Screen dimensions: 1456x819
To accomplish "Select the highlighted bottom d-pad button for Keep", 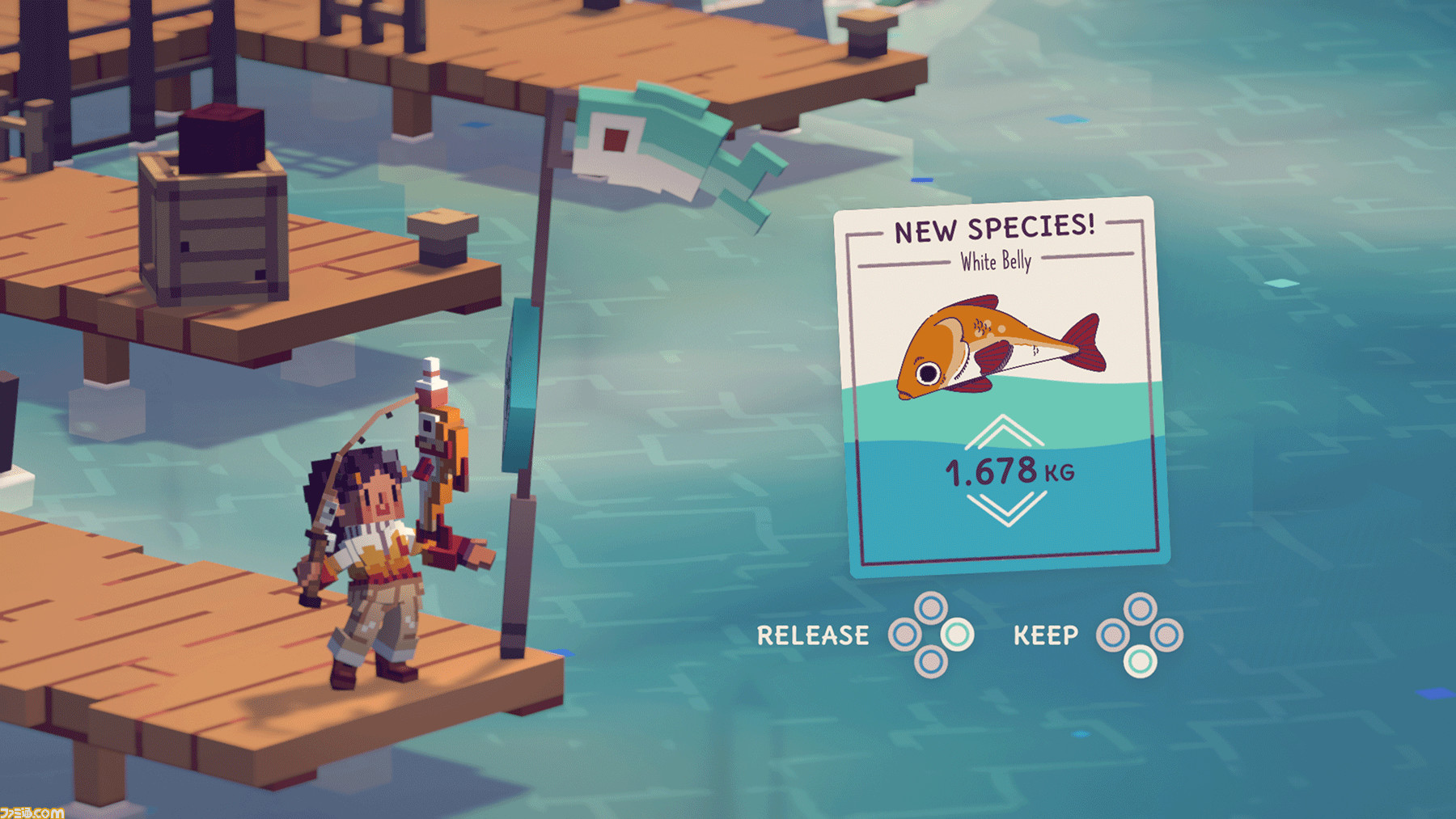I will tap(1142, 664).
